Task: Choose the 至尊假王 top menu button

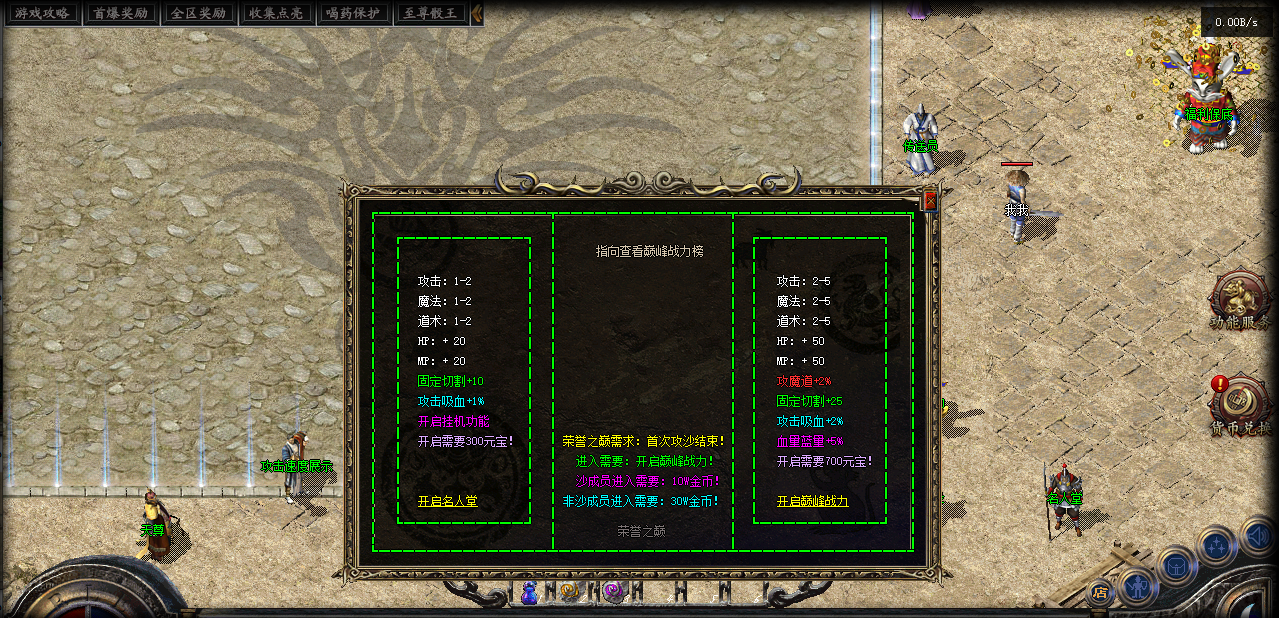Action: pos(430,13)
